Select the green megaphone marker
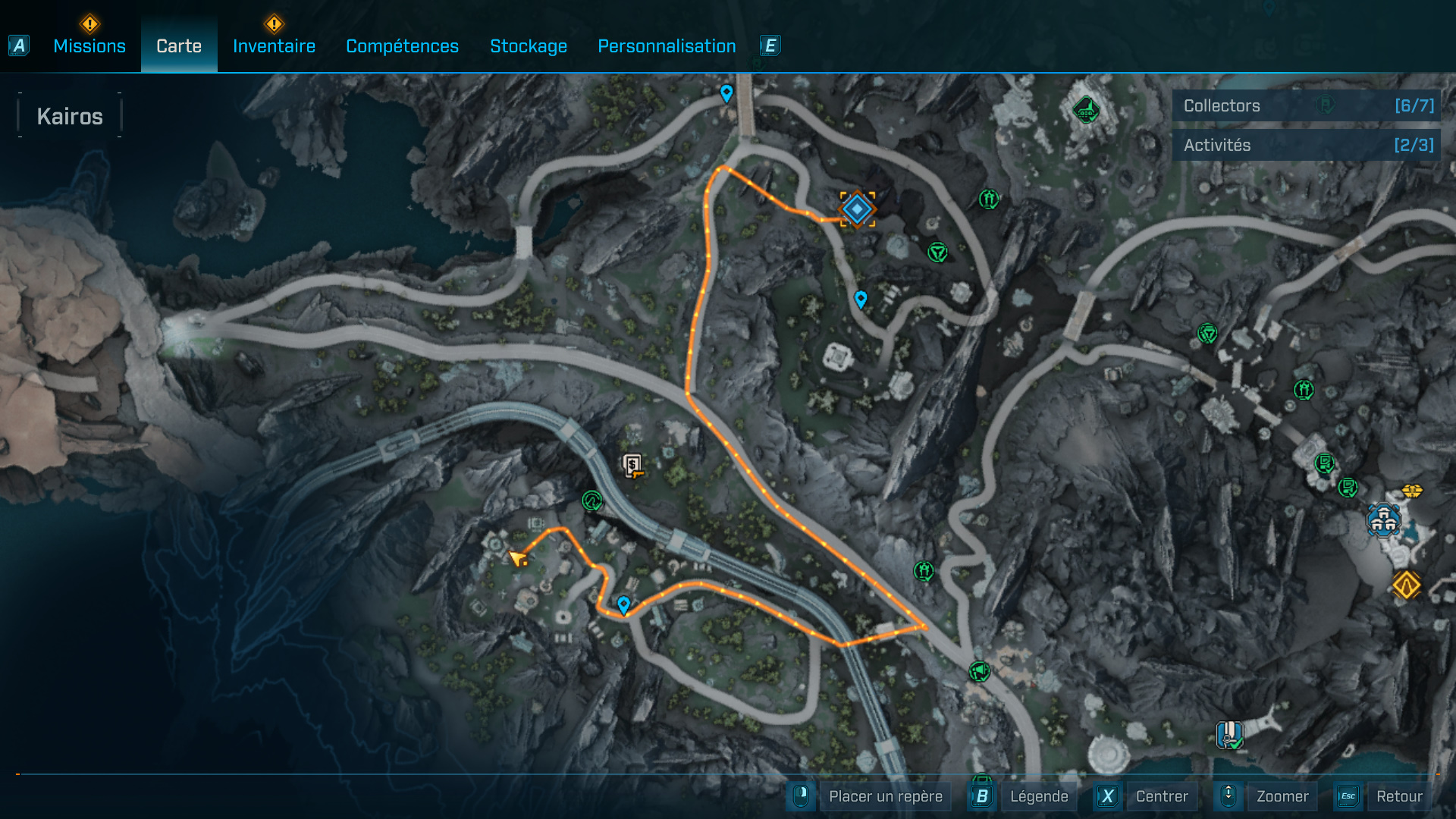Screen dimensions: 1456x819 (979, 671)
